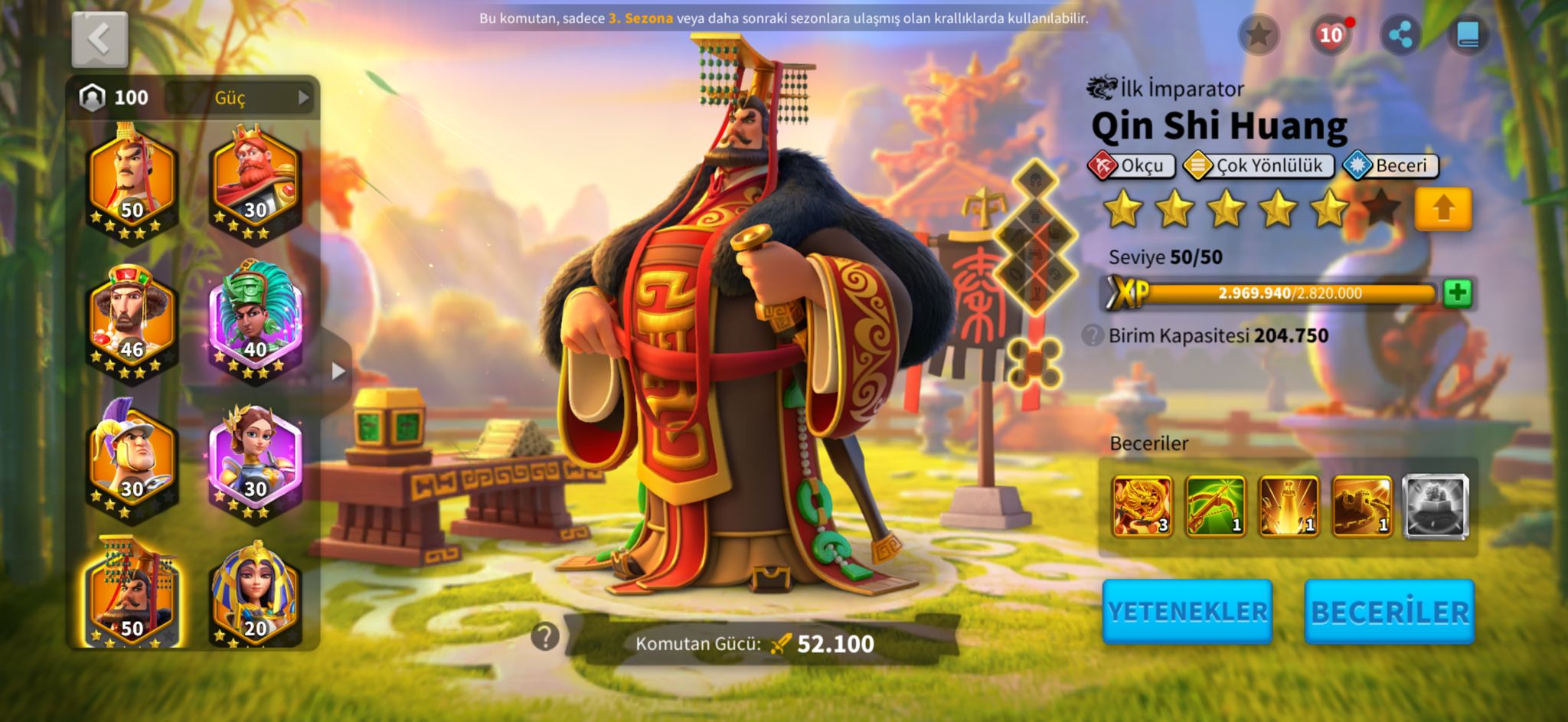Viewport: 1568px width, 722px height.
Task: Select the level 46 commander portrait
Action: point(132,321)
